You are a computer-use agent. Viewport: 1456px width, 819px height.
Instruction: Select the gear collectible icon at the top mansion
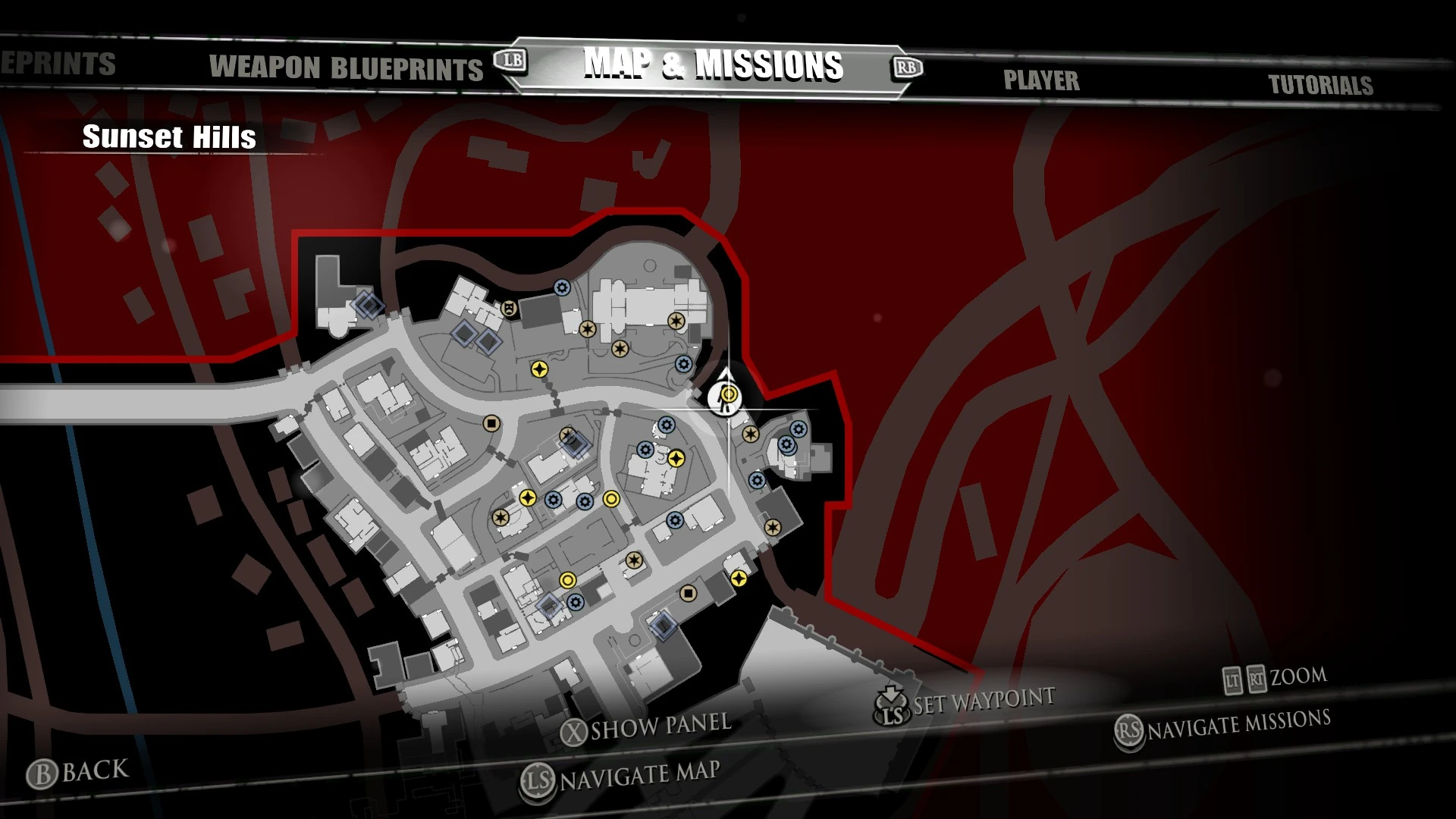(561, 287)
